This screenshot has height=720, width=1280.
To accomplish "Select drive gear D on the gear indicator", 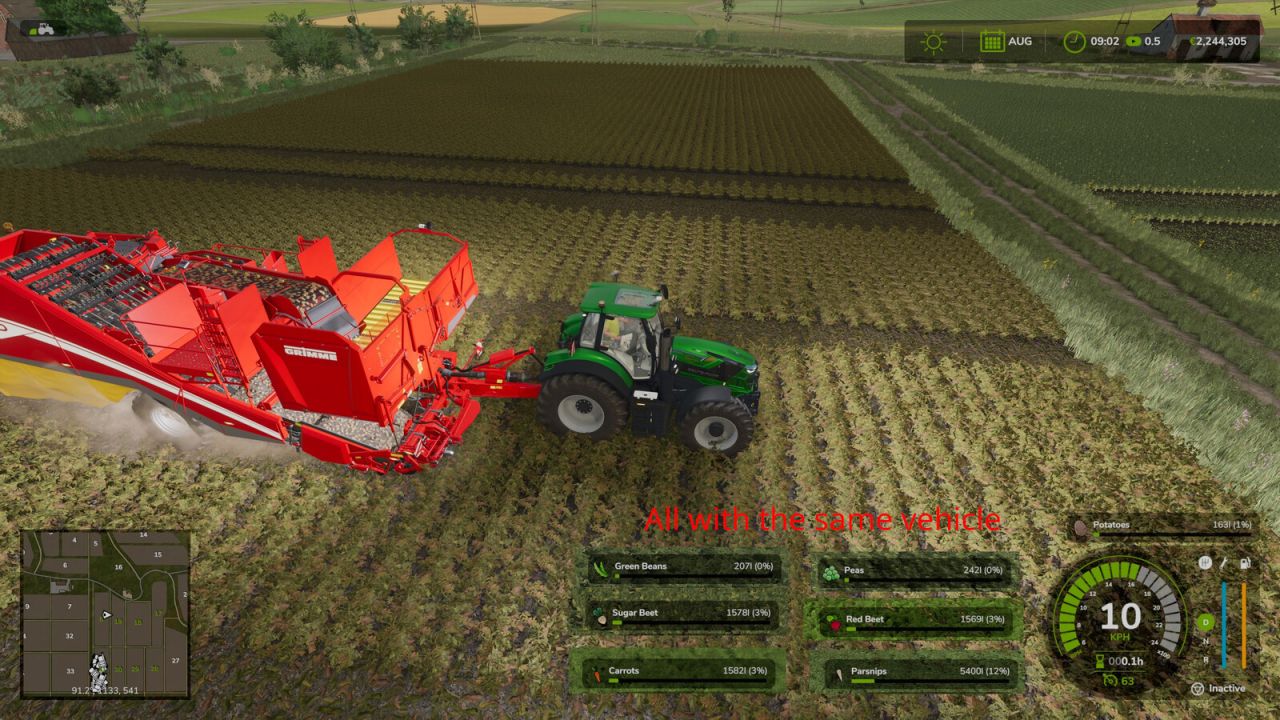I will pos(1204,621).
